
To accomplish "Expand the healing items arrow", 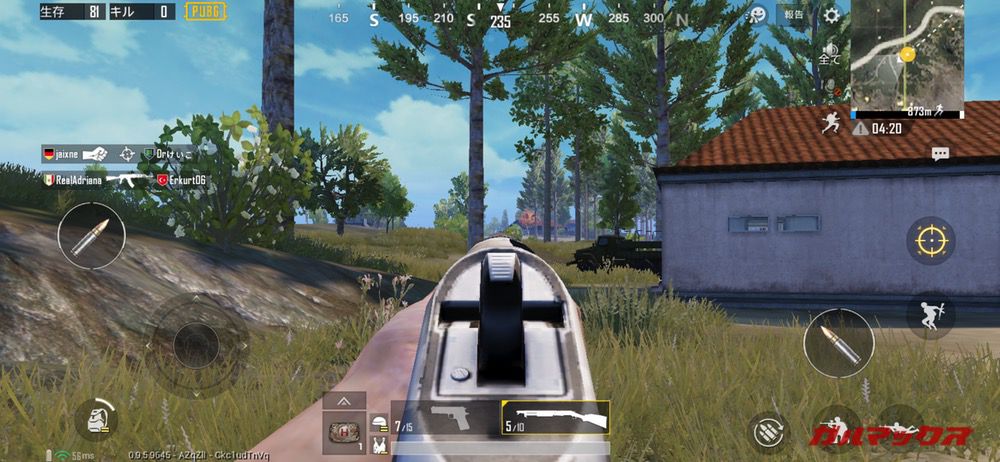I will pyautogui.click(x=343, y=401).
